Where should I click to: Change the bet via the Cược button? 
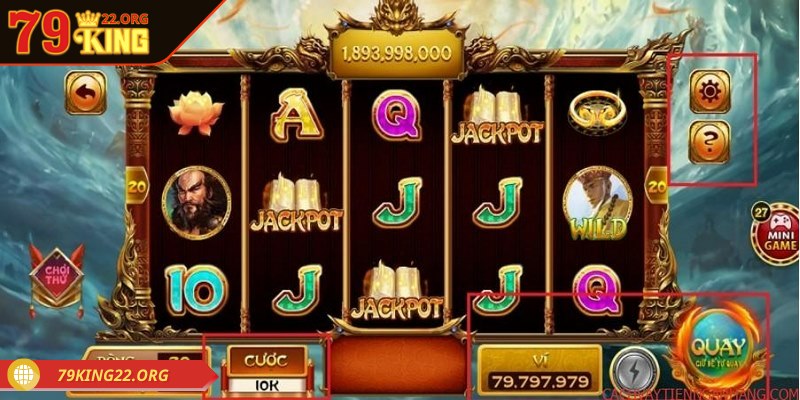point(267,368)
